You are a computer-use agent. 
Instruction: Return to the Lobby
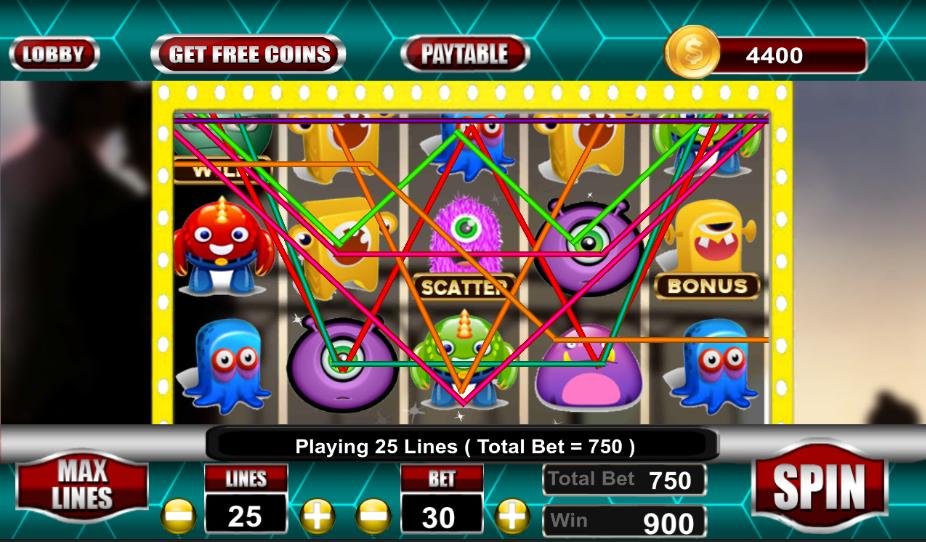(54, 54)
